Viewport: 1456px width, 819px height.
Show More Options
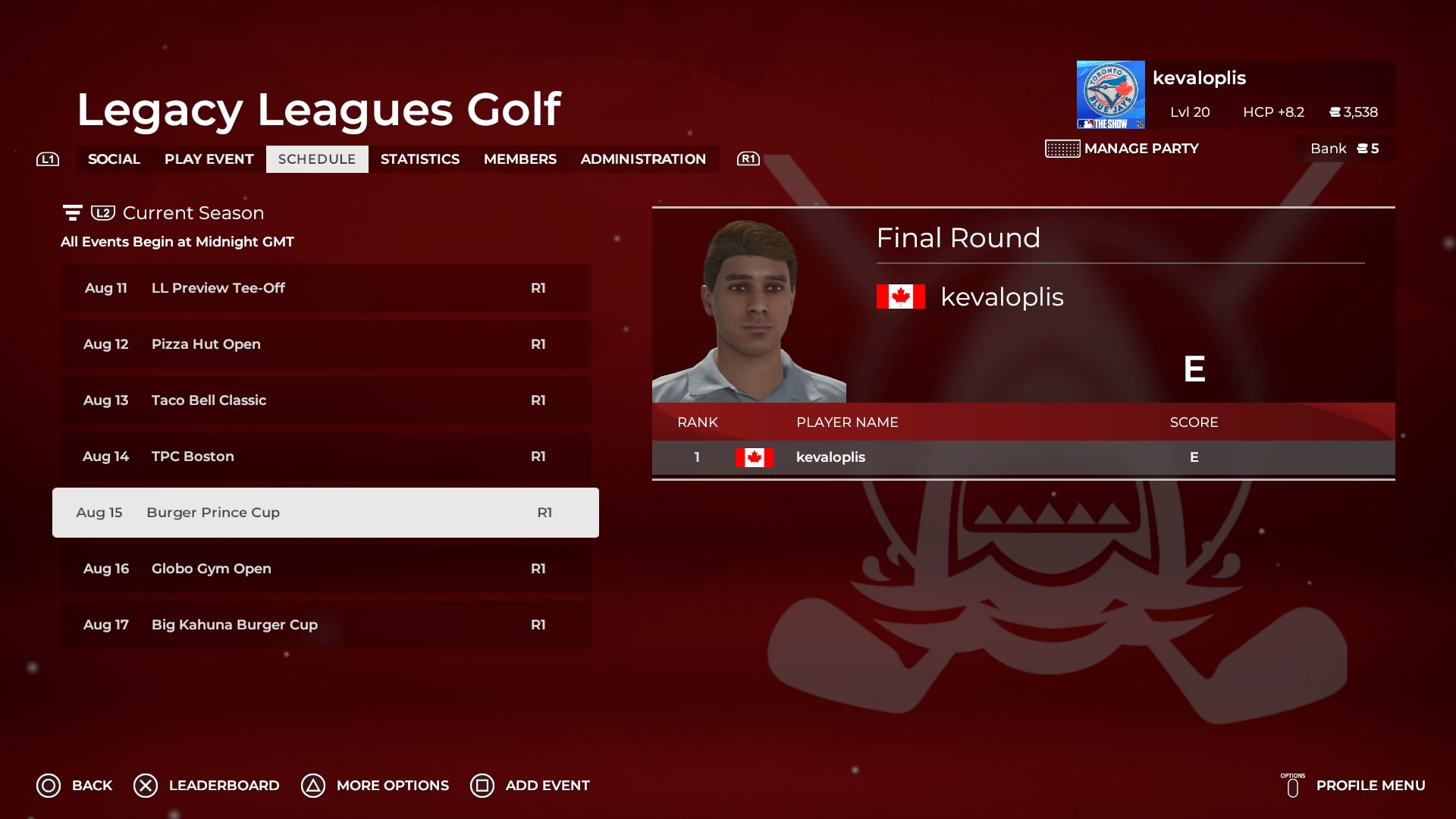pyautogui.click(x=375, y=786)
